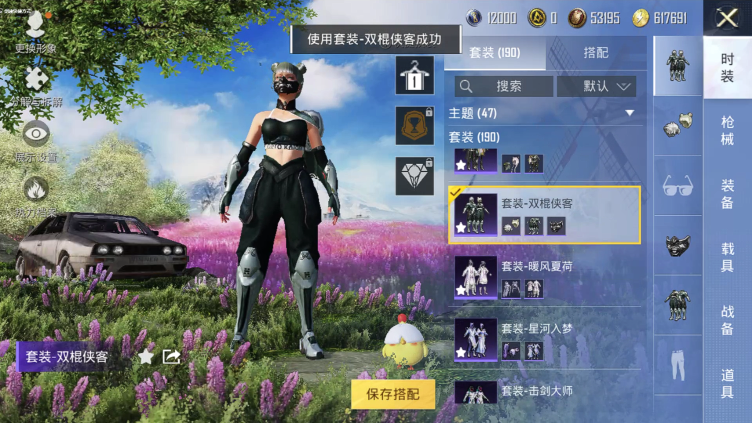
Task: Choose the 套装-星河入梦 outfit
Action: 545,339
